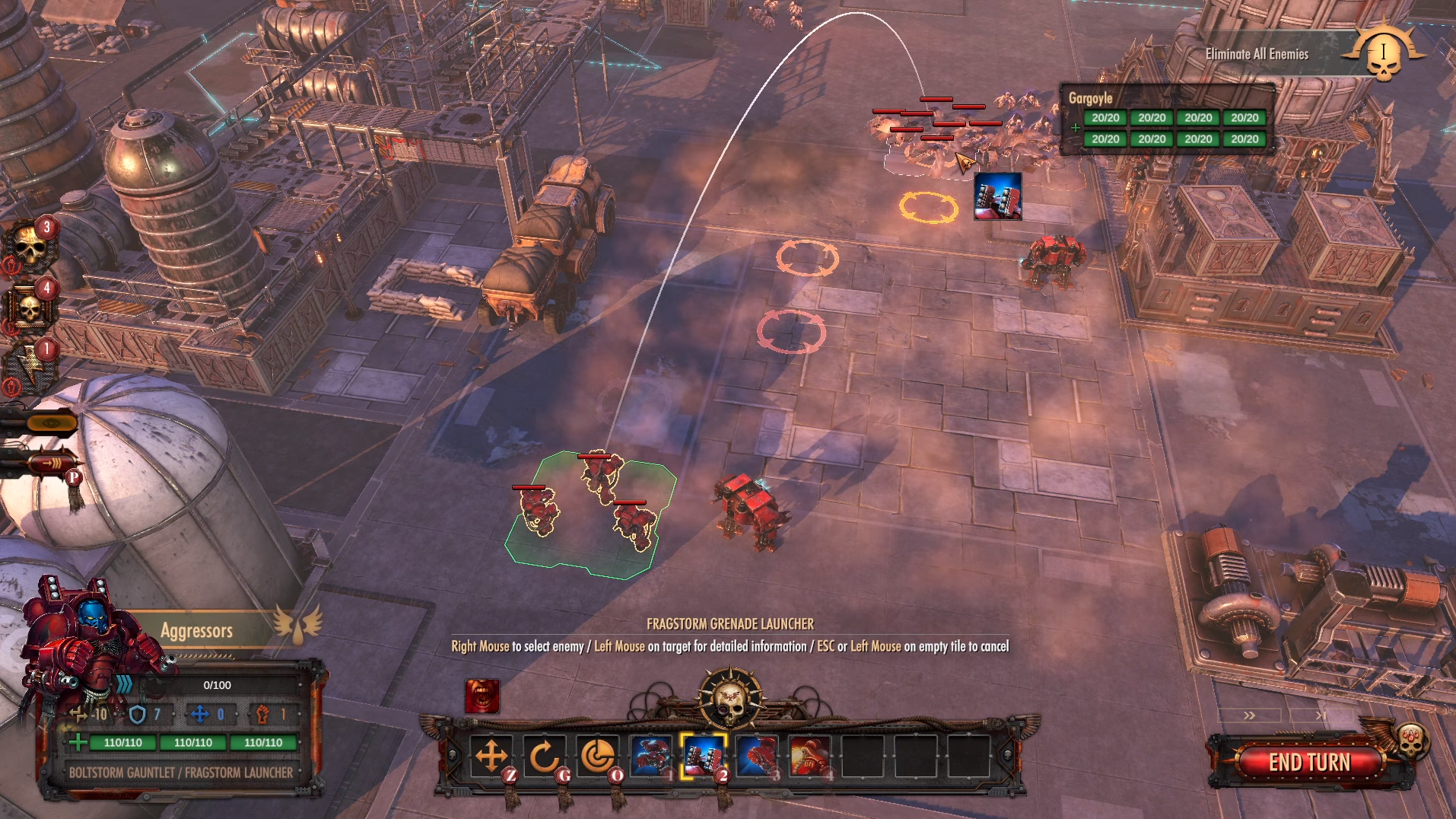Screen dimensions: 1456x819
Task: Open the central winged skull emblem
Action: coord(730,696)
